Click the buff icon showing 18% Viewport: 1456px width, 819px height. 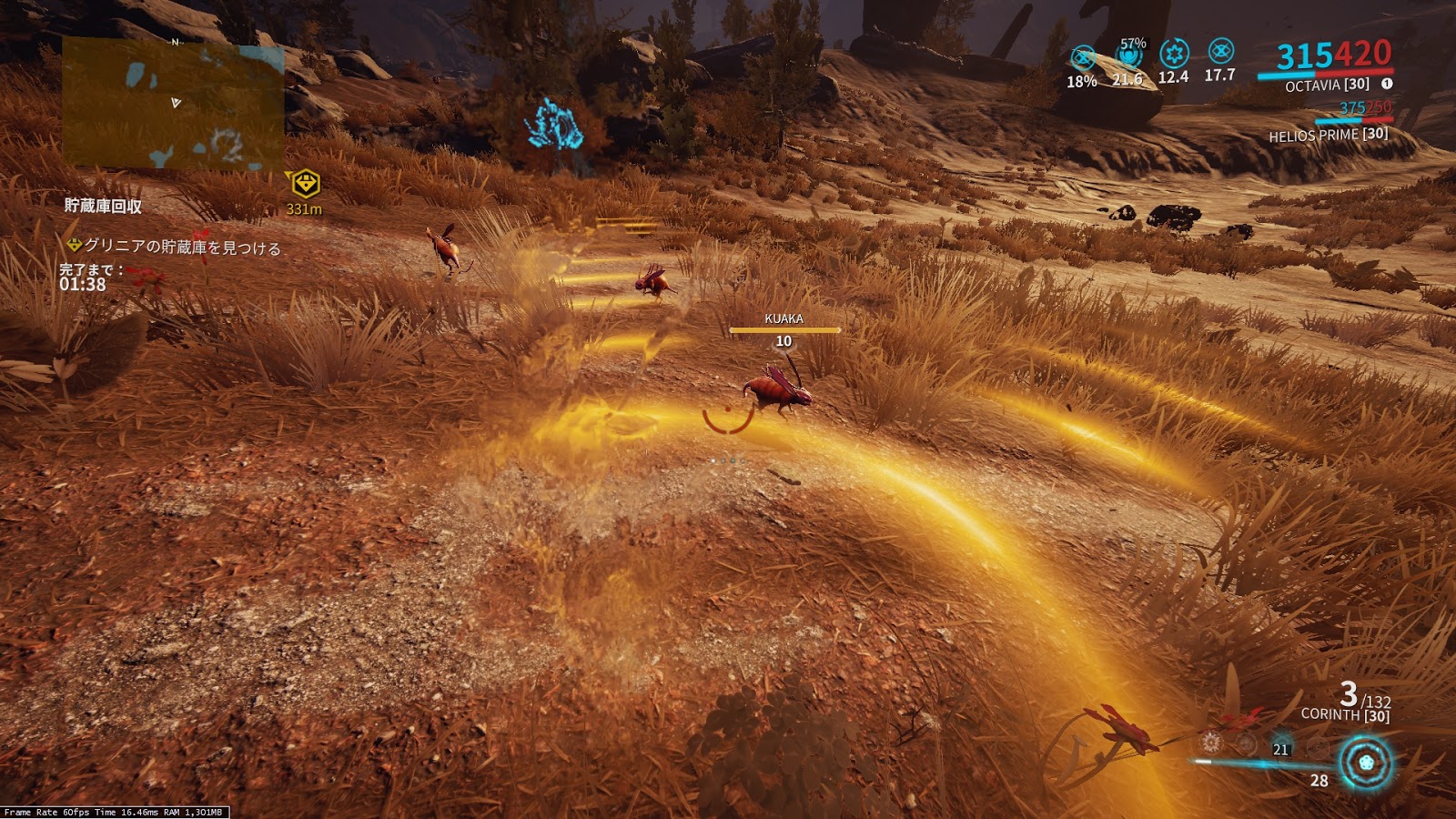[1082, 56]
